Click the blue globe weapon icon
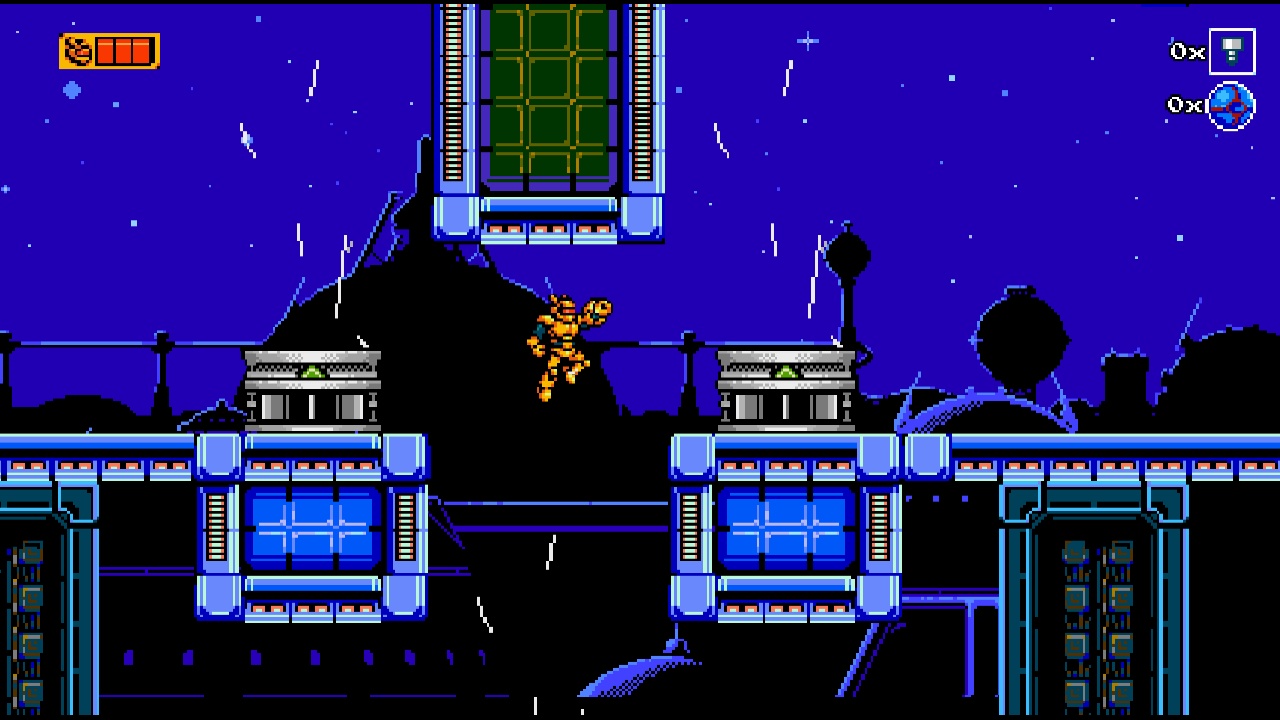1280x720 pixels. 1232,105
